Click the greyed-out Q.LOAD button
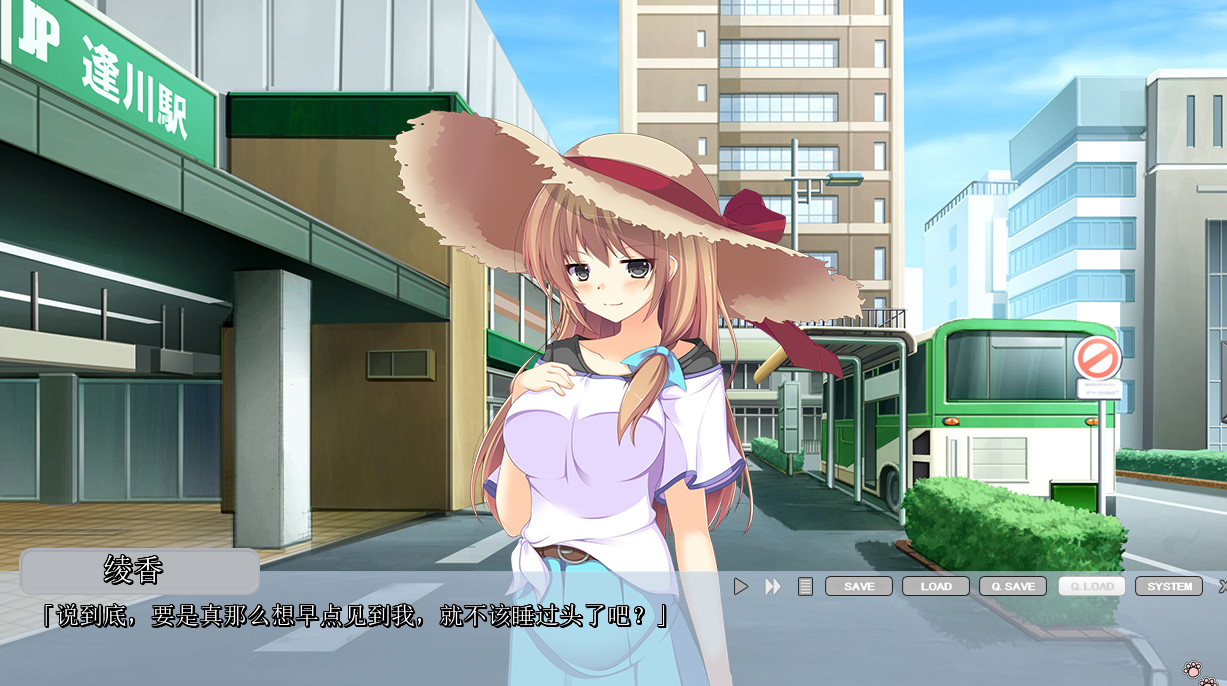 1092,587
